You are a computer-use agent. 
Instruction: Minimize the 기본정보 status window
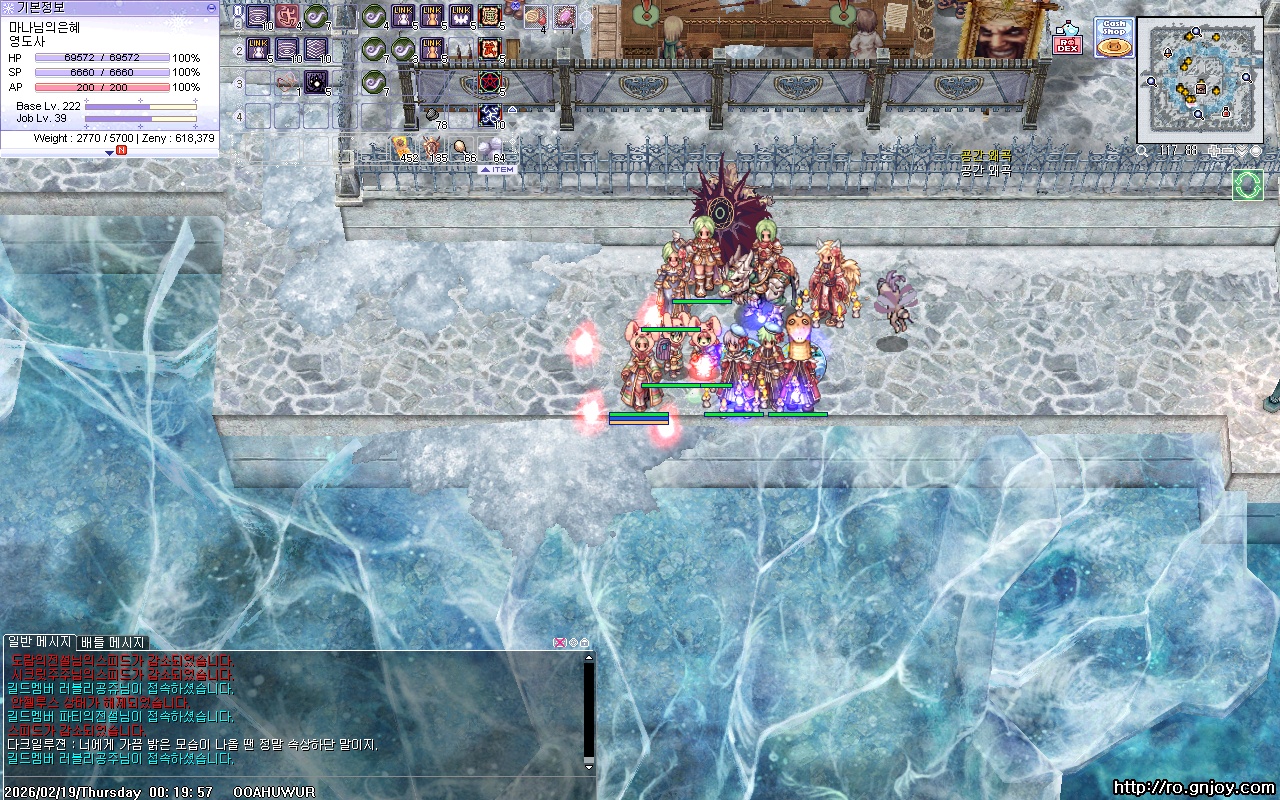pos(211,7)
